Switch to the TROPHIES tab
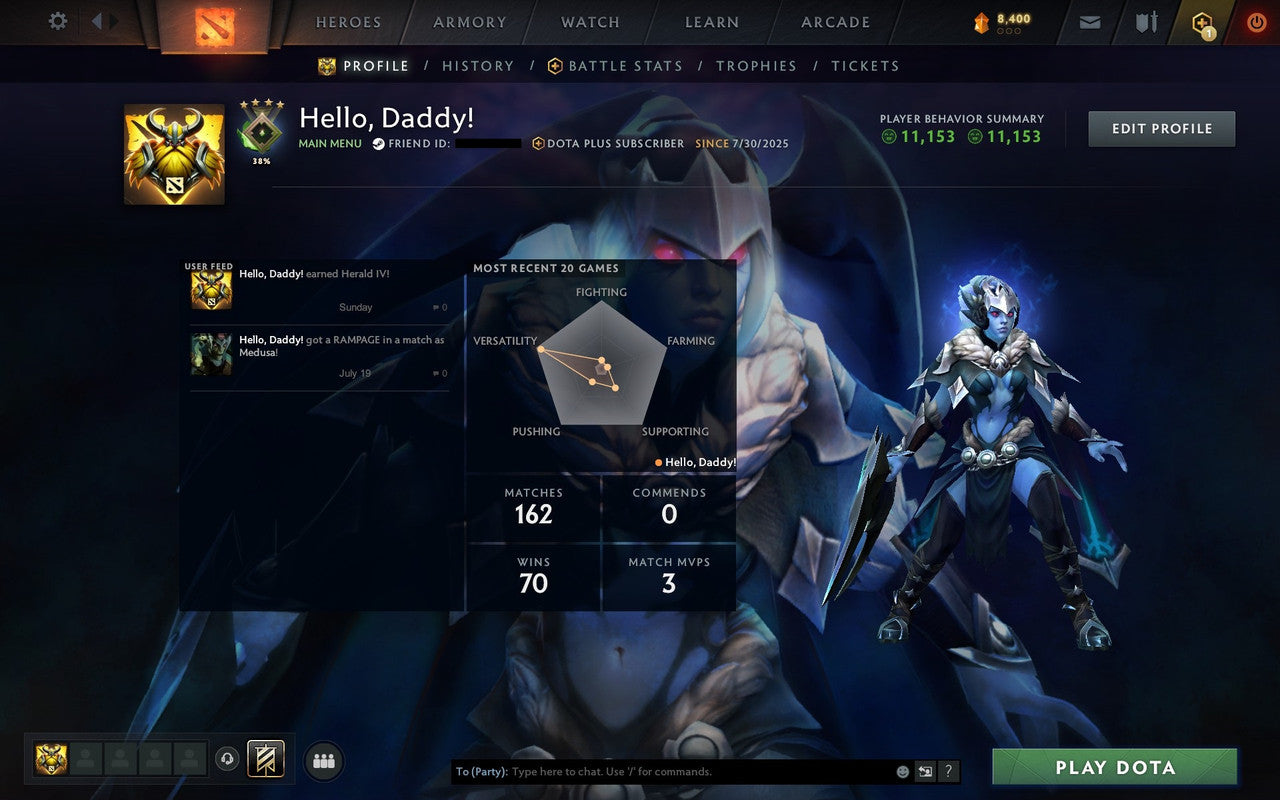This screenshot has width=1280, height=800. (757, 66)
